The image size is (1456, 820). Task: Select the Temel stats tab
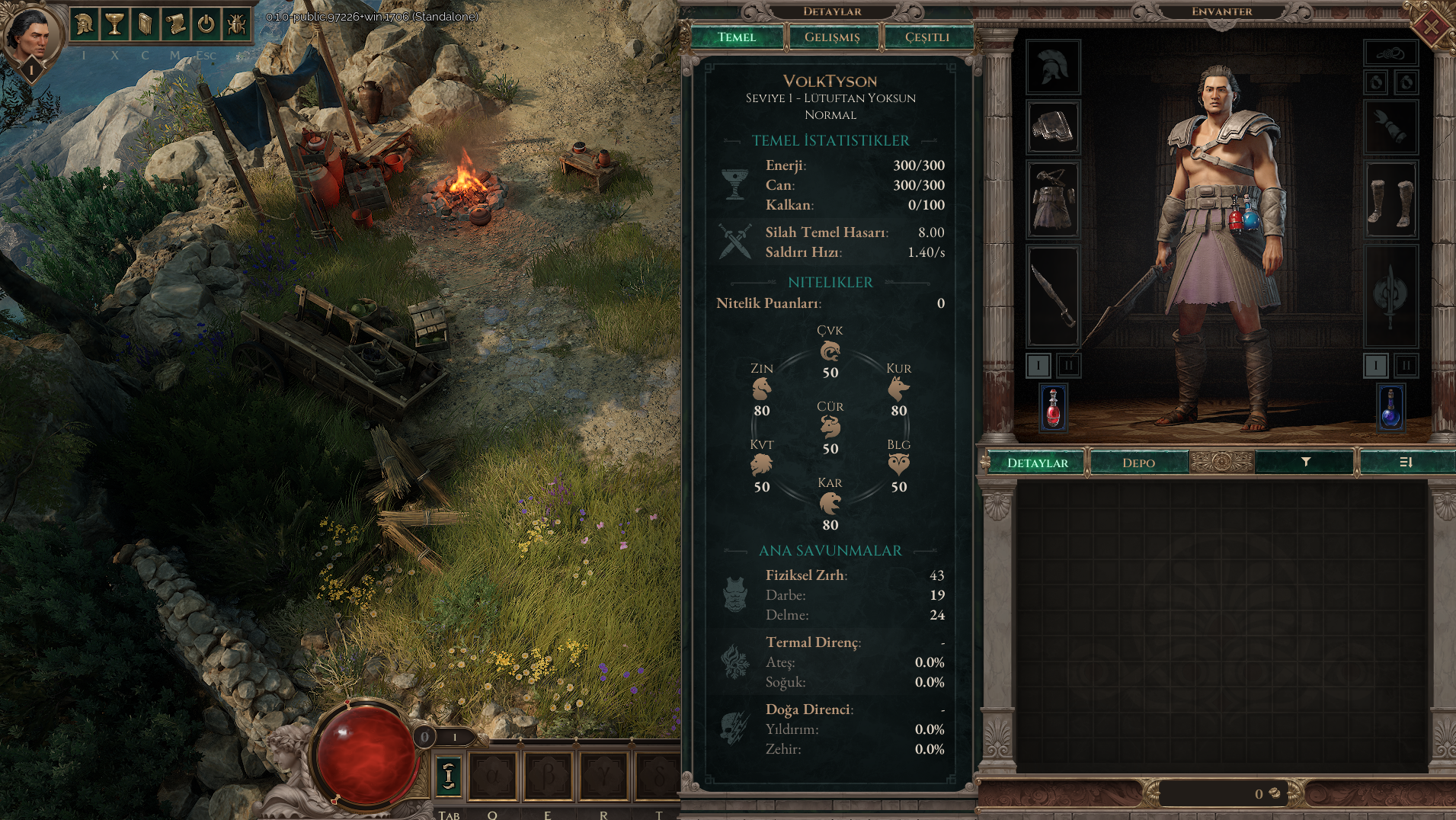737,37
